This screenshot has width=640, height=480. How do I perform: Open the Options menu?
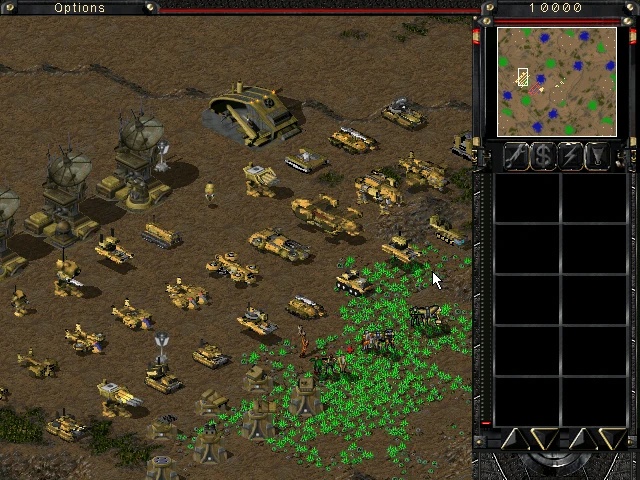click(79, 8)
